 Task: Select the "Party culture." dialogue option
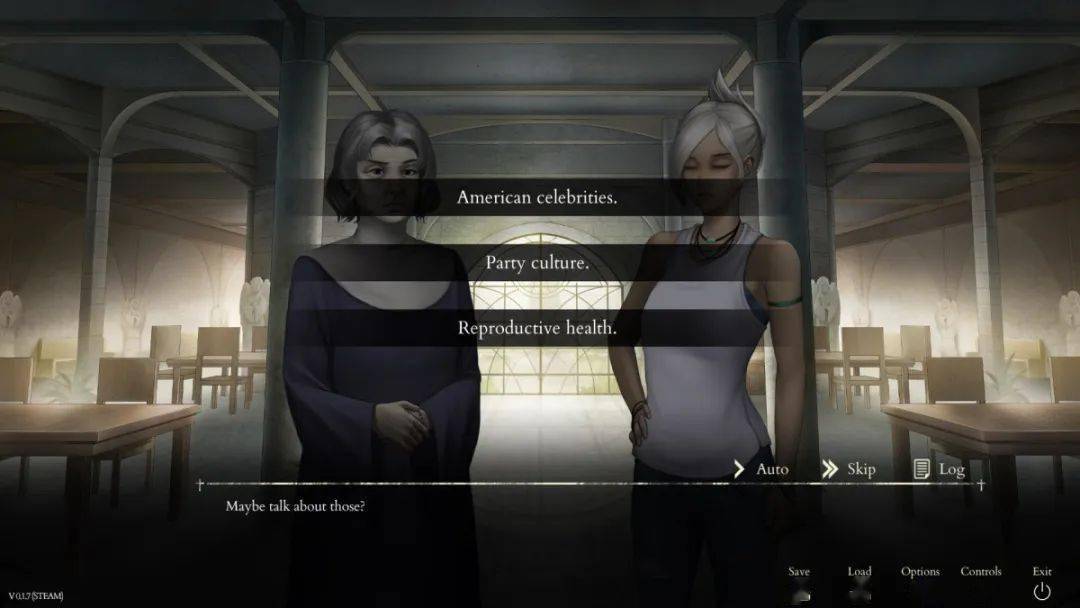pos(537,263)
